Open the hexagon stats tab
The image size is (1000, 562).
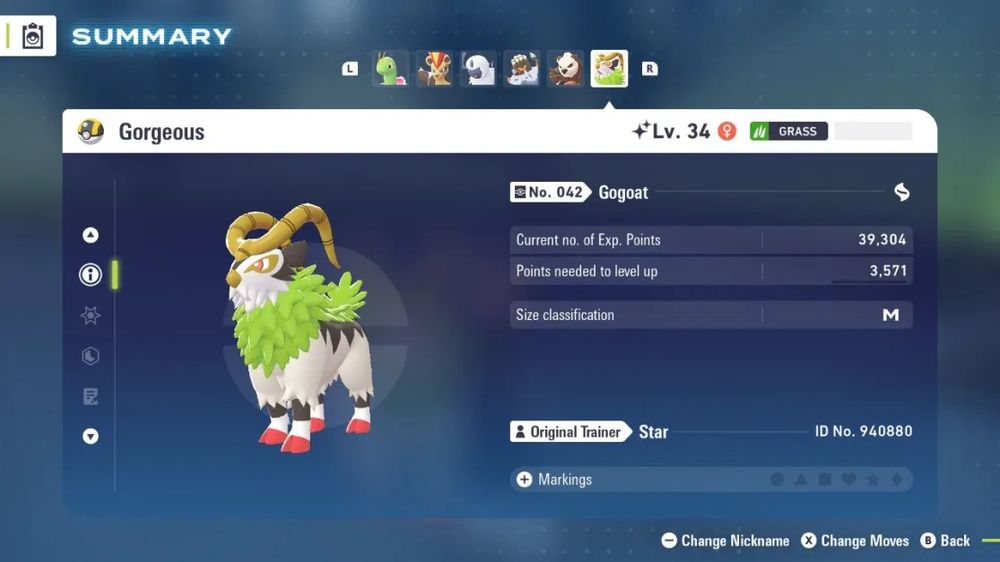coord(91,356)
